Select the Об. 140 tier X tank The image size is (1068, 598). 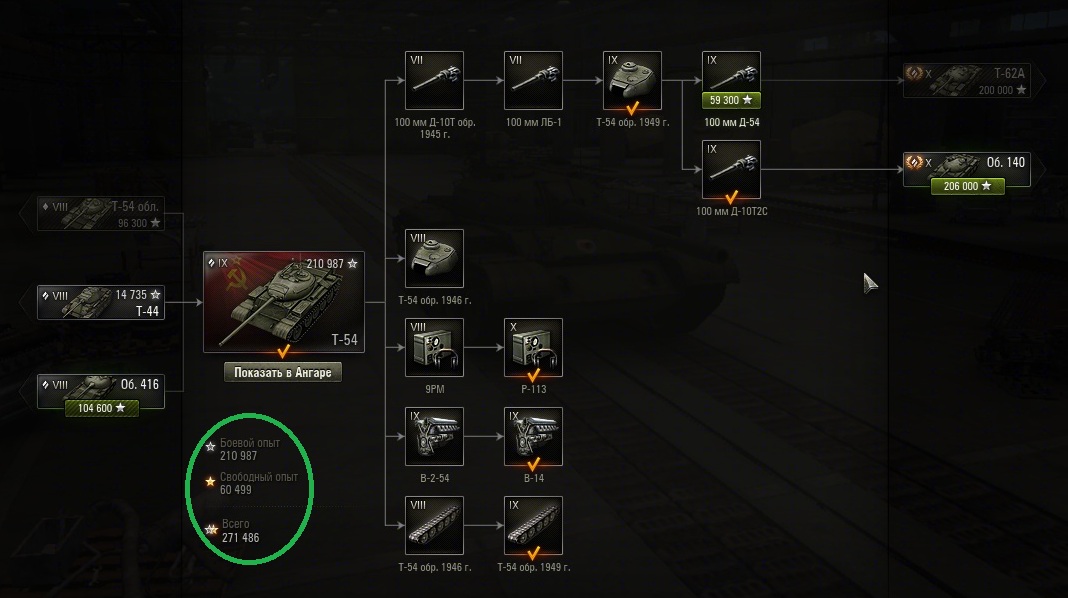(x=967, y=168)
